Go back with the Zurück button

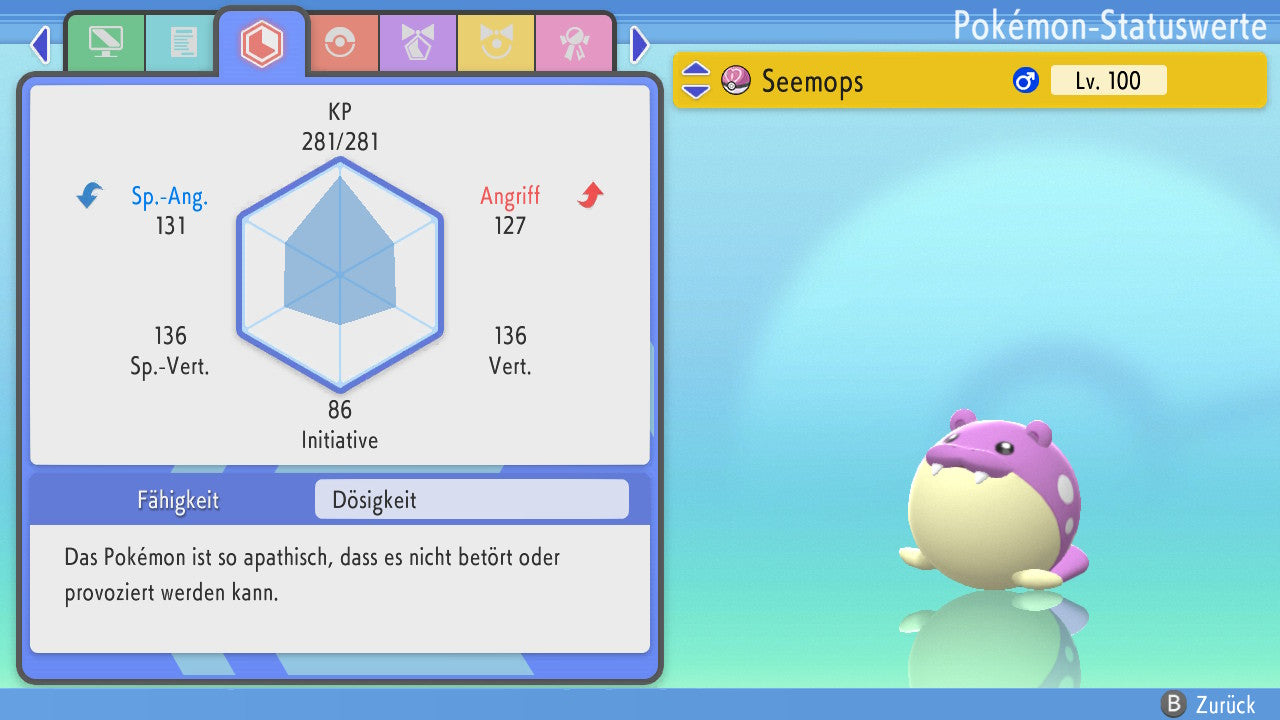tap(1208, 704)
